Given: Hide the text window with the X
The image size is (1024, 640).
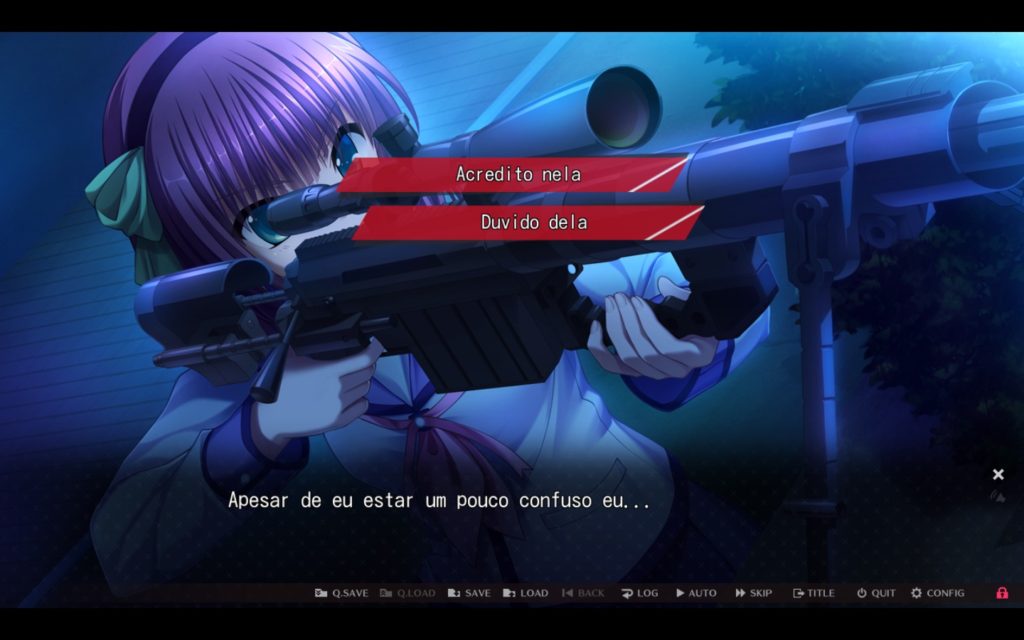Looking at the screenshot, I should coord(998,474).
